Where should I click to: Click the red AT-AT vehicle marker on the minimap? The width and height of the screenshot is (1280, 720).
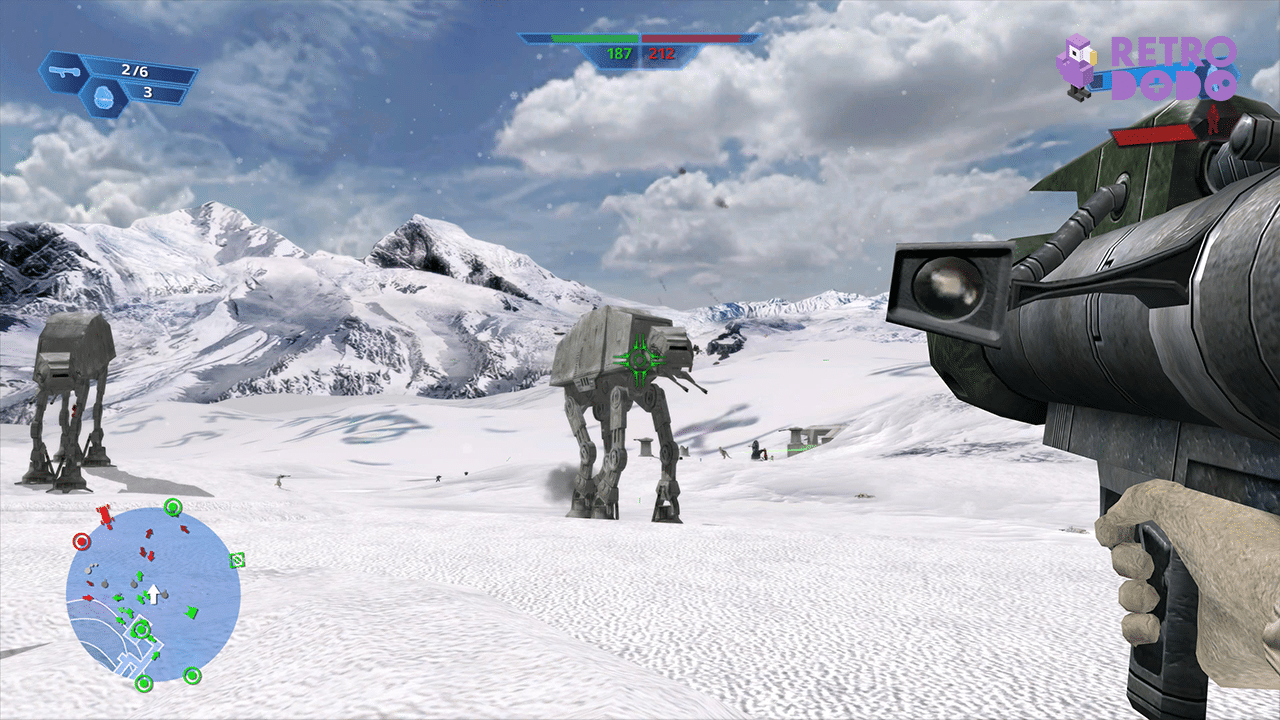point(104,514)
